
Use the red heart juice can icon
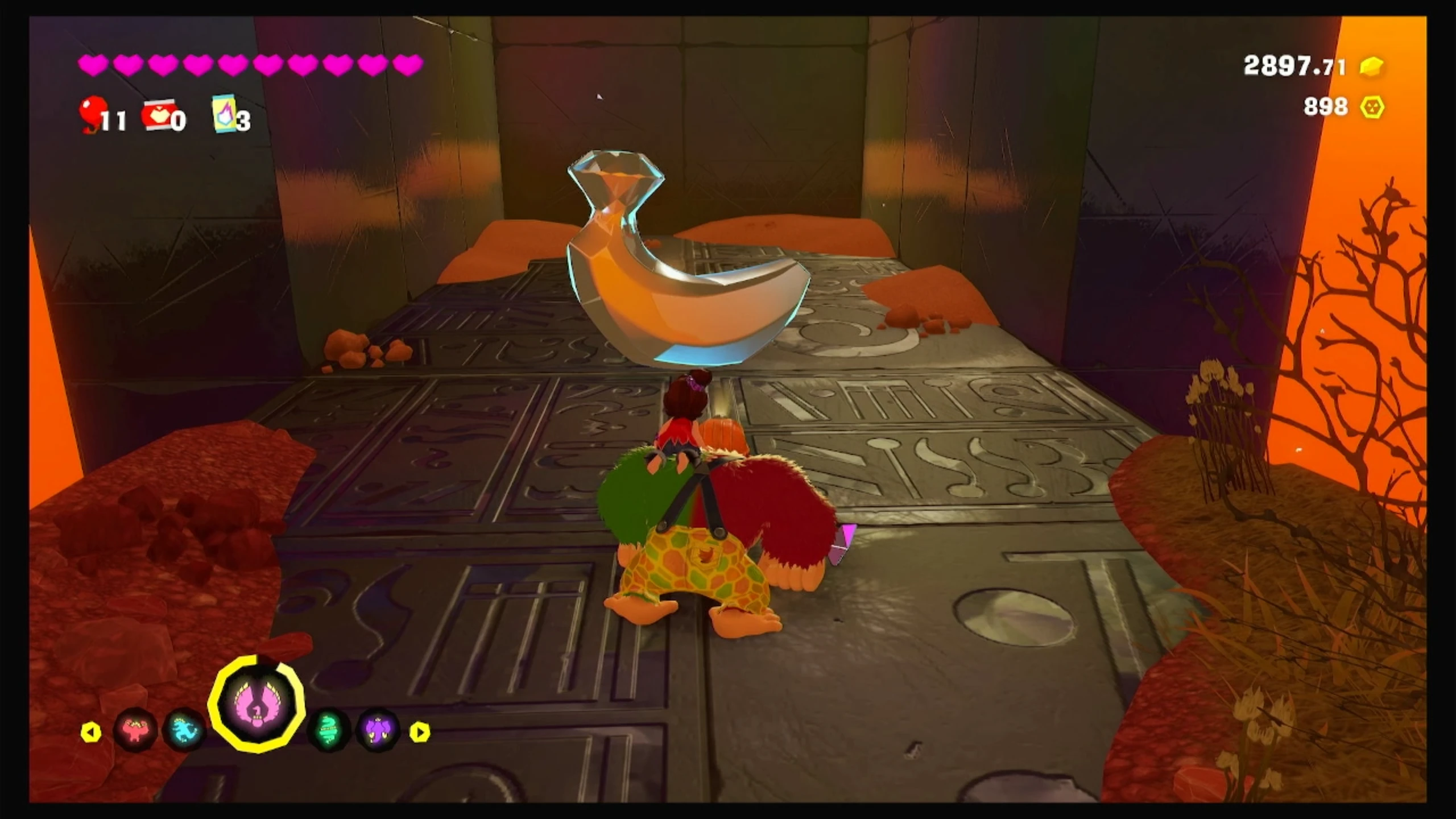[158, 115]
